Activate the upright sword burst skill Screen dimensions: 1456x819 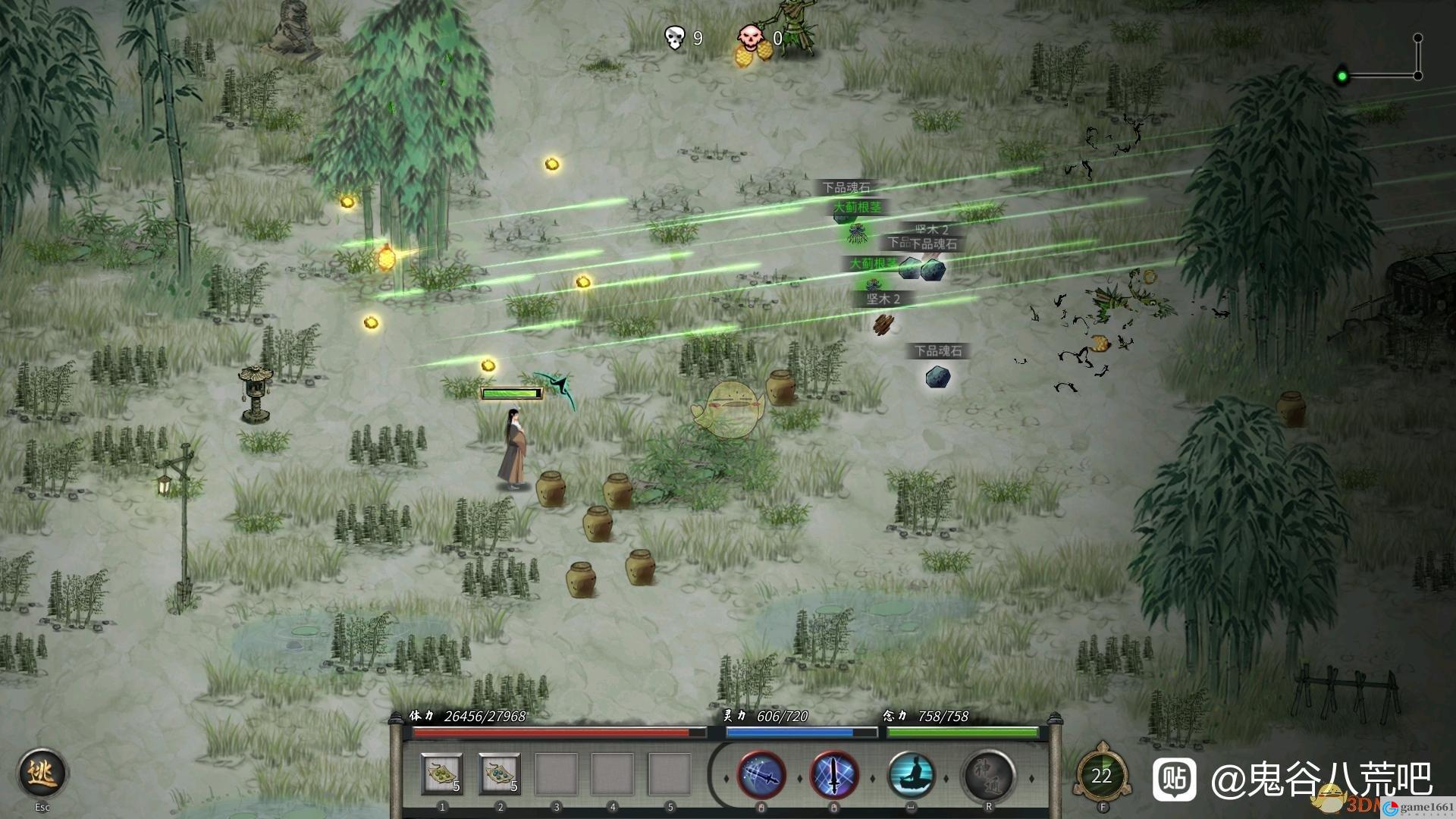tap(834, 775)
